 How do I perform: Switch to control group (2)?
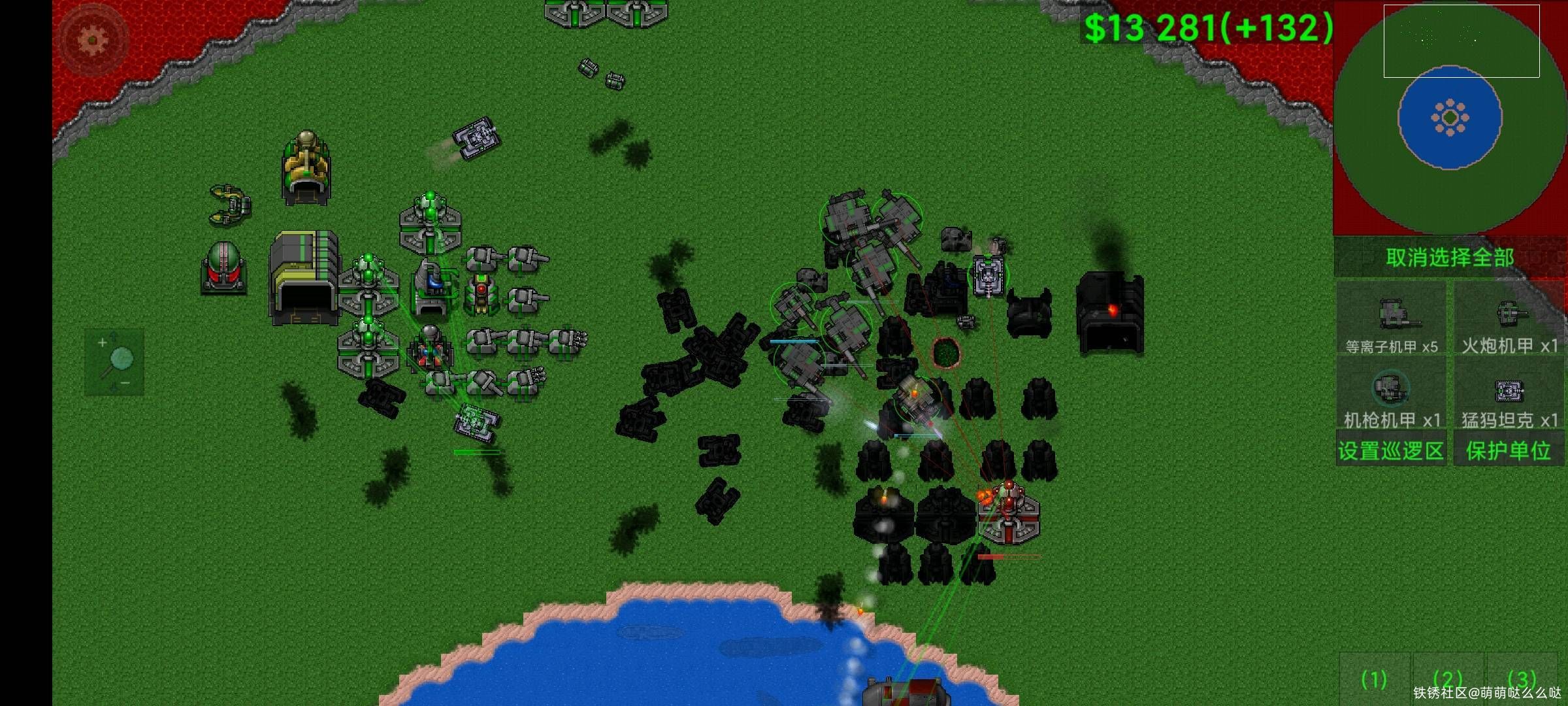1447,680
